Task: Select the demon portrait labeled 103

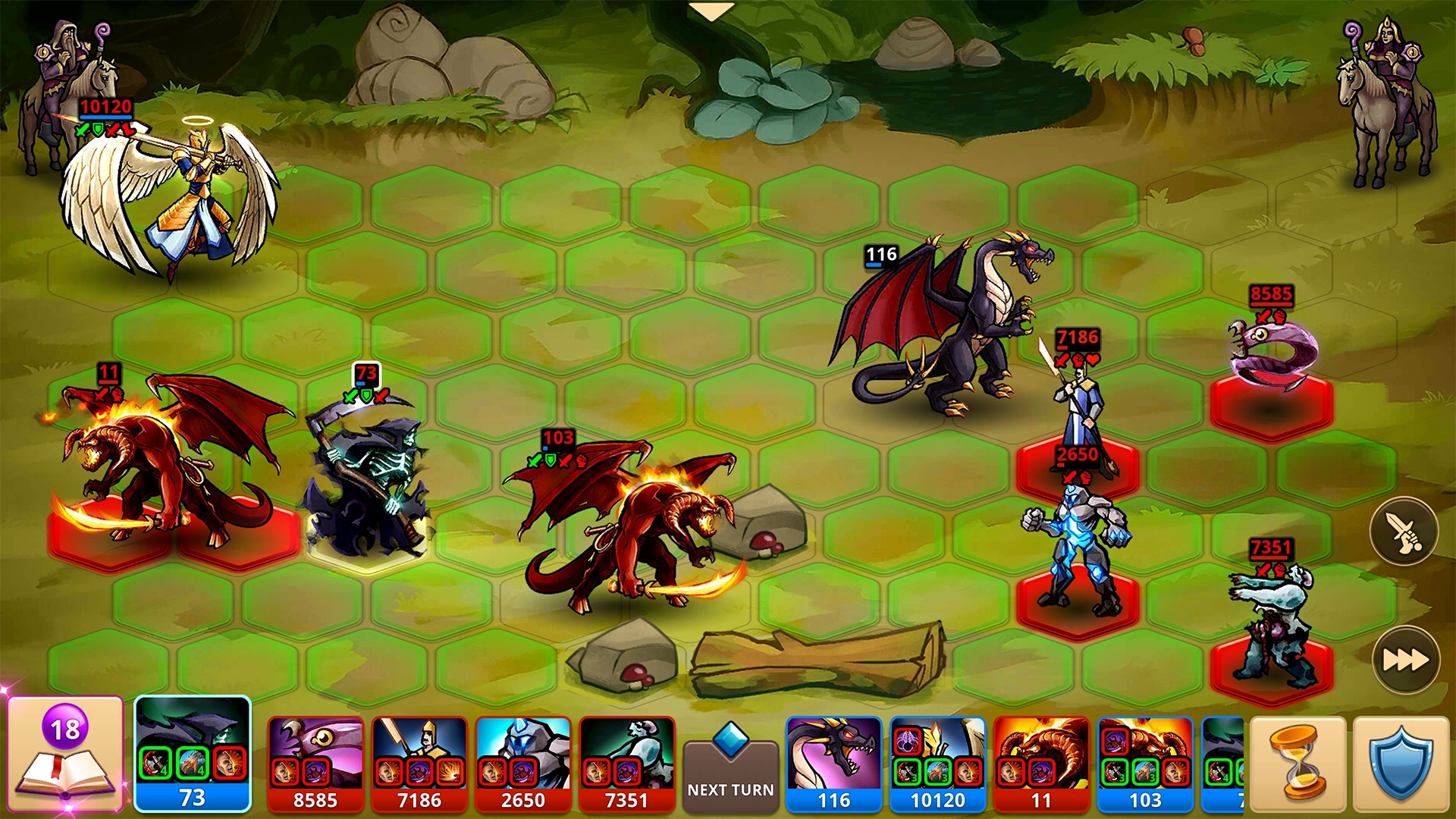Action: coord(1145,763)
